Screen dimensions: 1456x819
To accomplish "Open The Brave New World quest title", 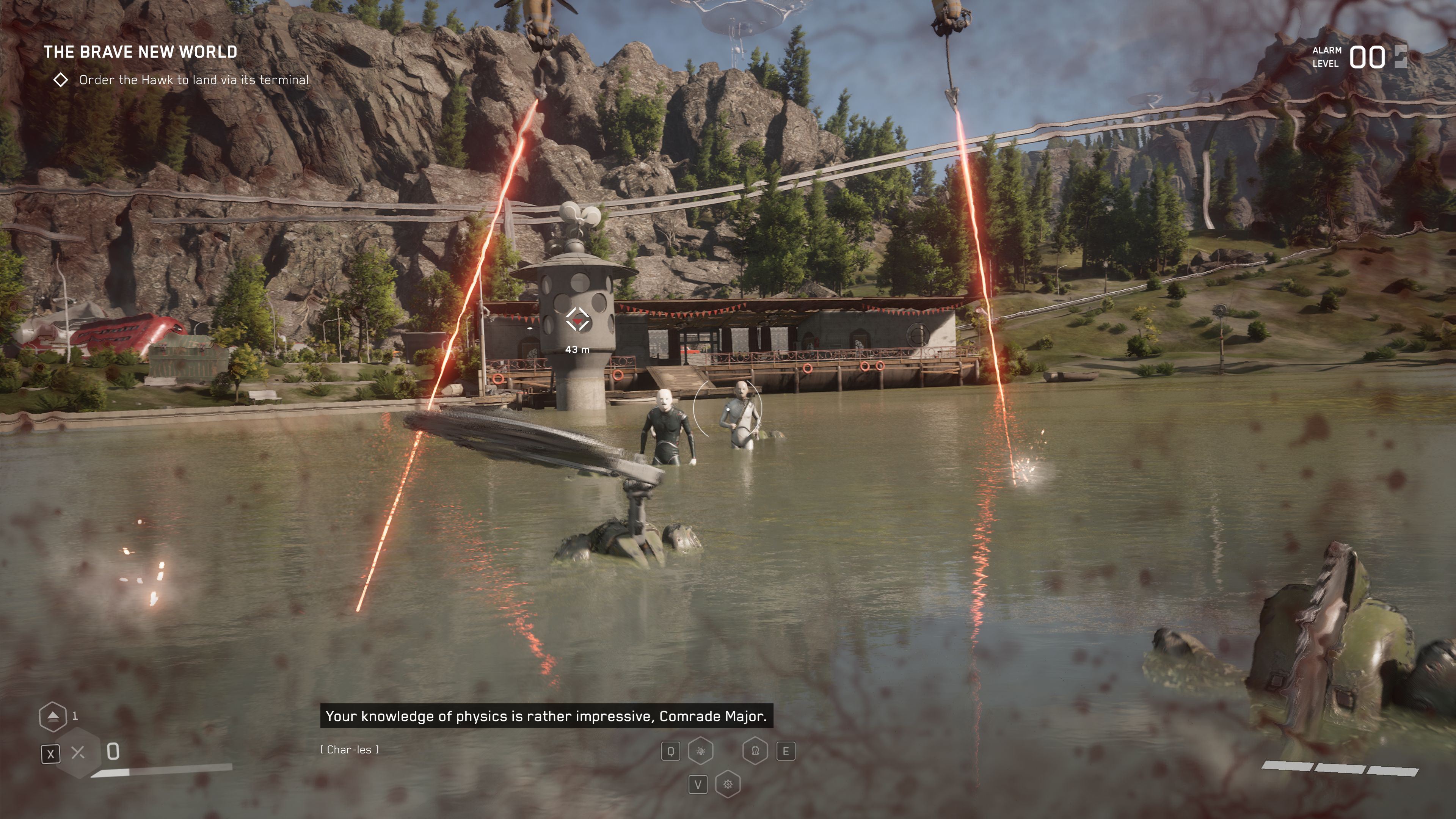I will coord(140,52).
